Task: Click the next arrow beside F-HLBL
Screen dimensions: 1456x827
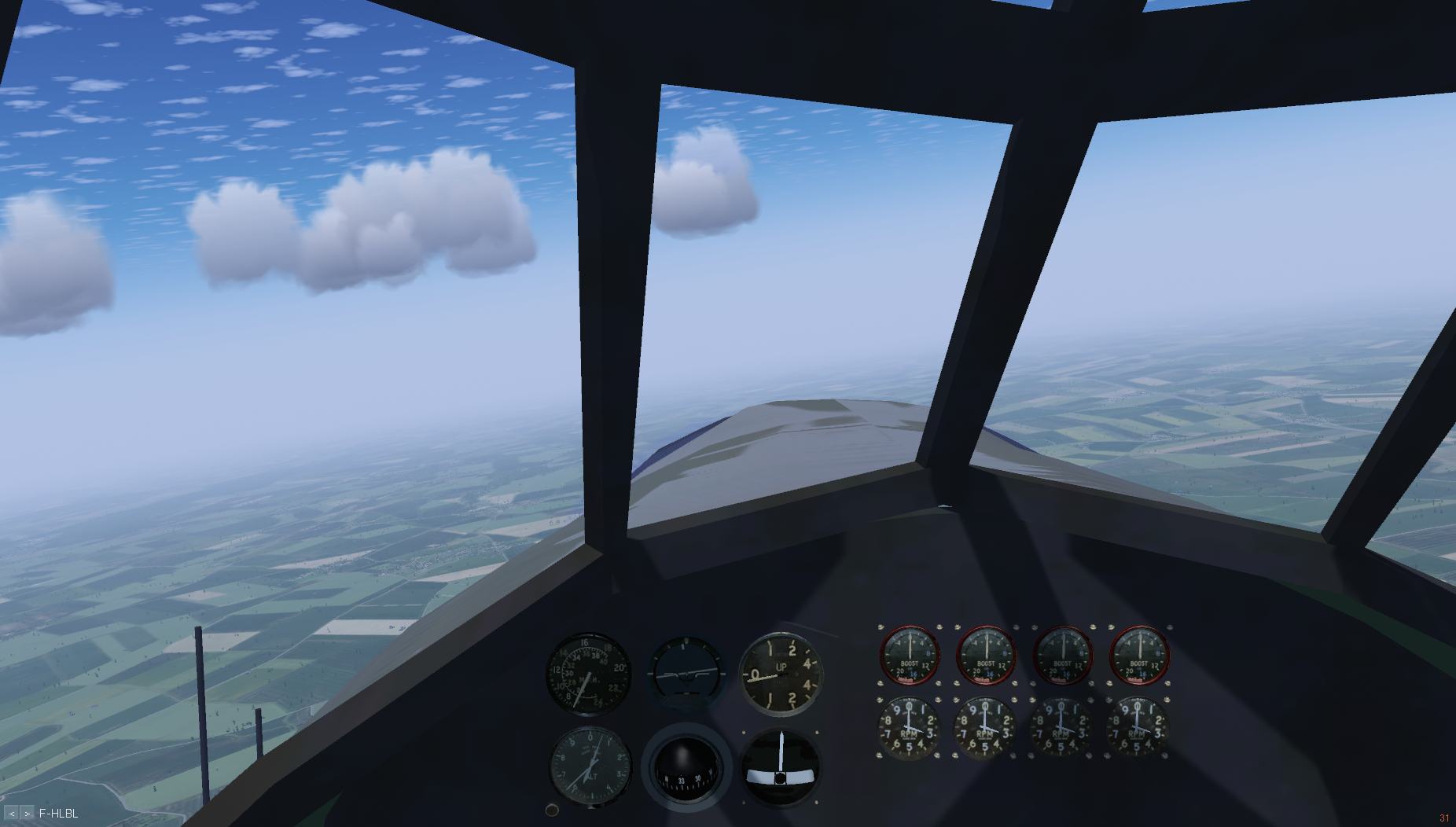Action: pyautogui.click(x=28, y=814)
